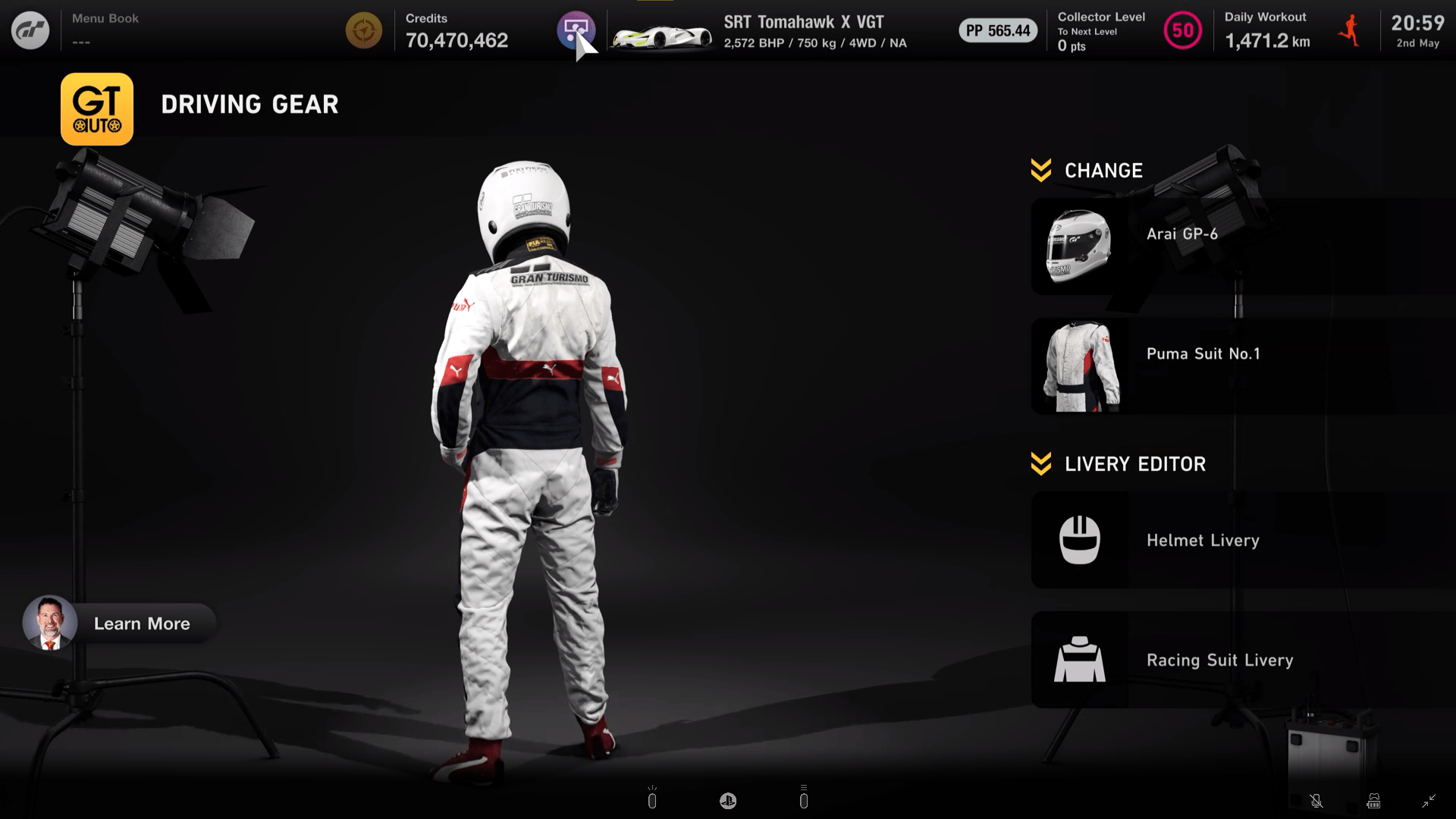Open the Menu Book panel
Viewport: 1456px width, 819px height.
tap(105, 30)
